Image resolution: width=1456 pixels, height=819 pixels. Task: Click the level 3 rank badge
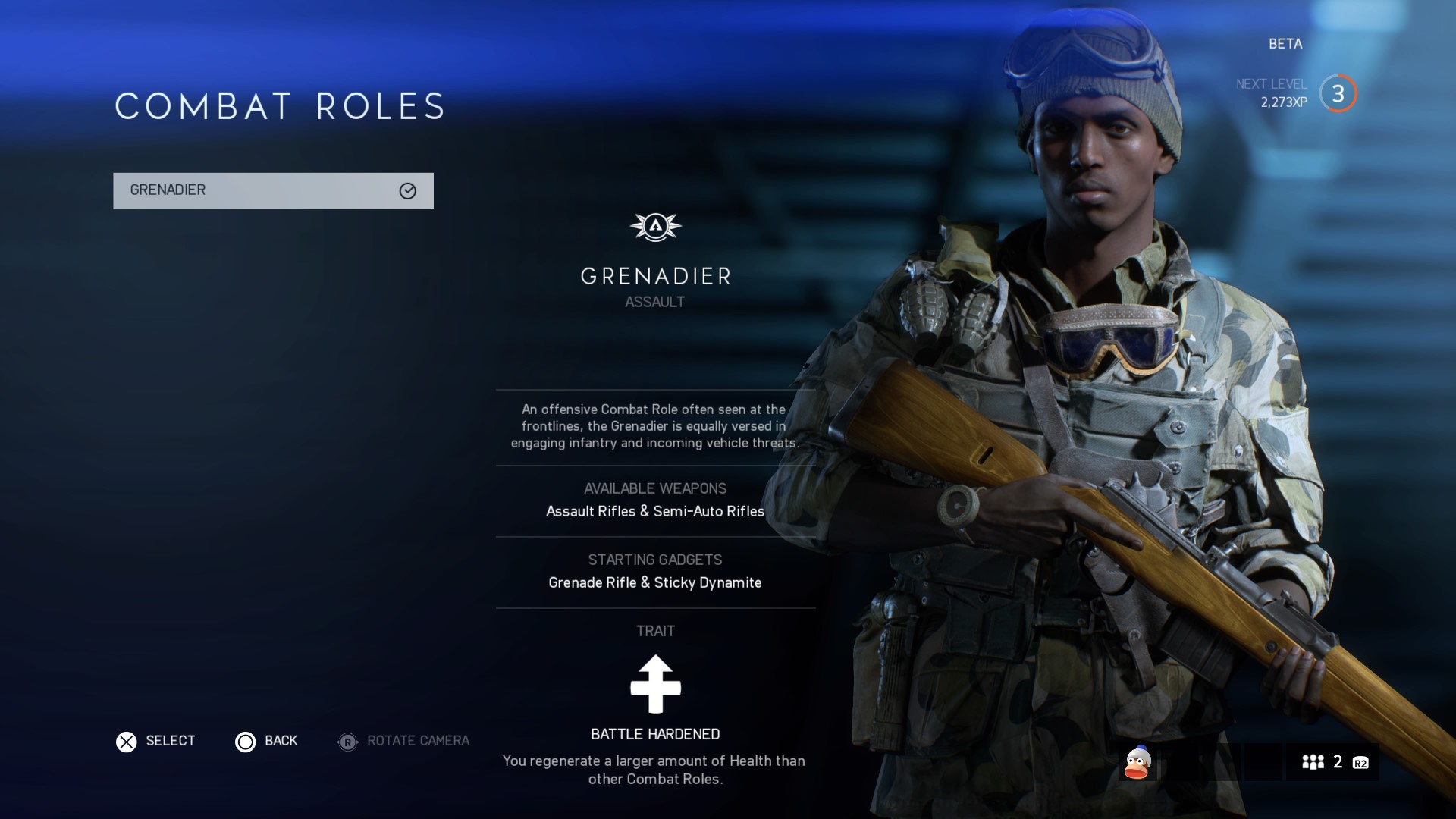point(1338,94)
